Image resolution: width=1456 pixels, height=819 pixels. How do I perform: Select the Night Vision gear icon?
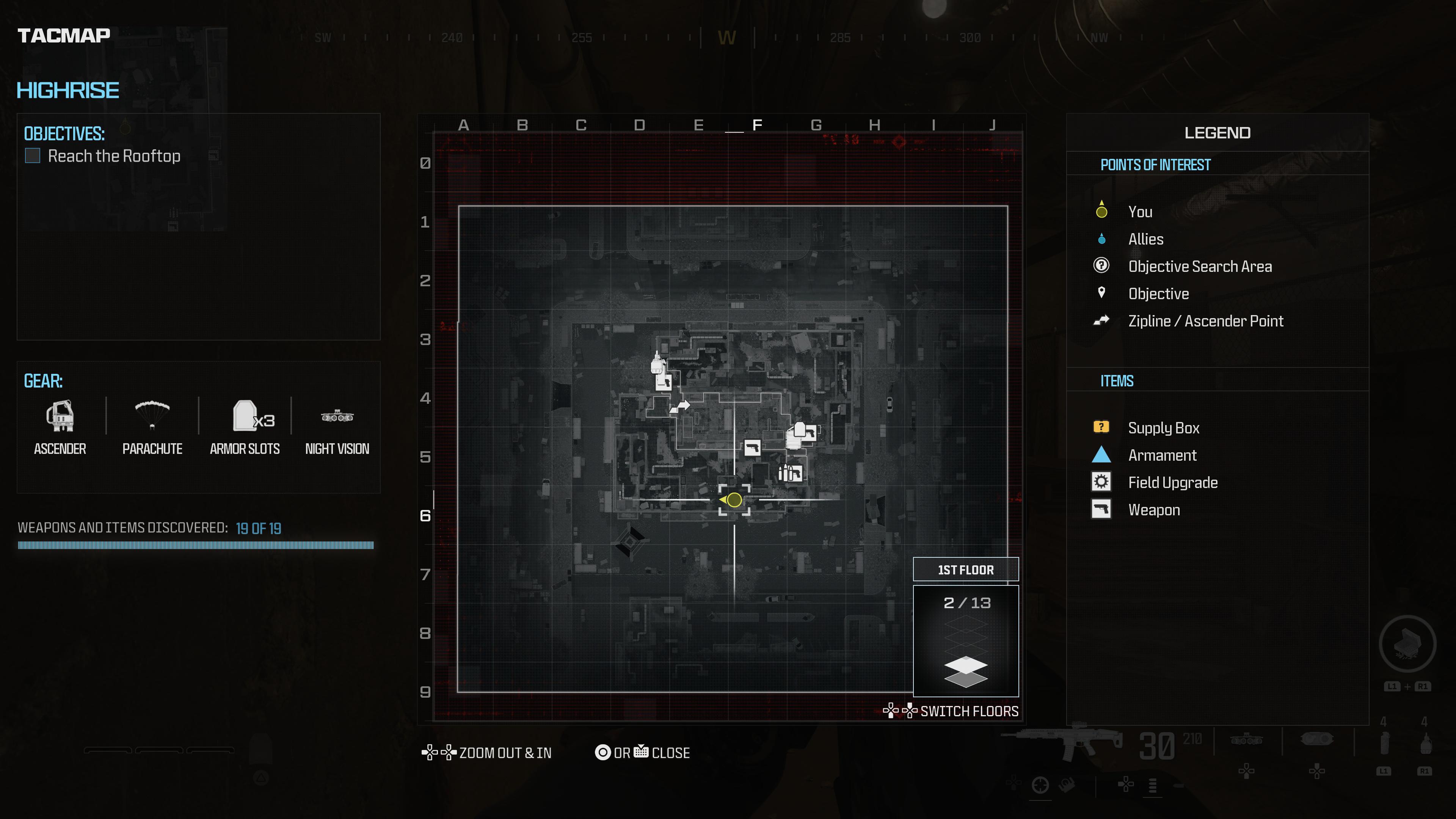coord(337,417)
